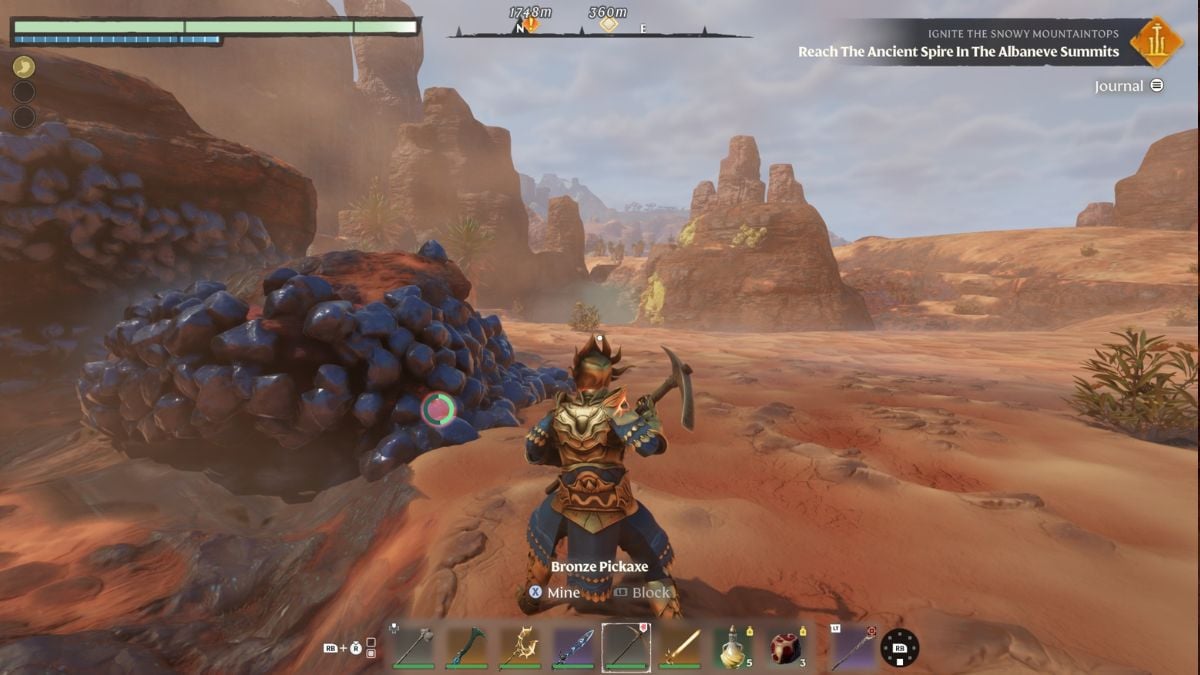The height and width of the screenshot is (675, 1200).
Task: Click the stomach food buff icon
Action: (23, 67)
